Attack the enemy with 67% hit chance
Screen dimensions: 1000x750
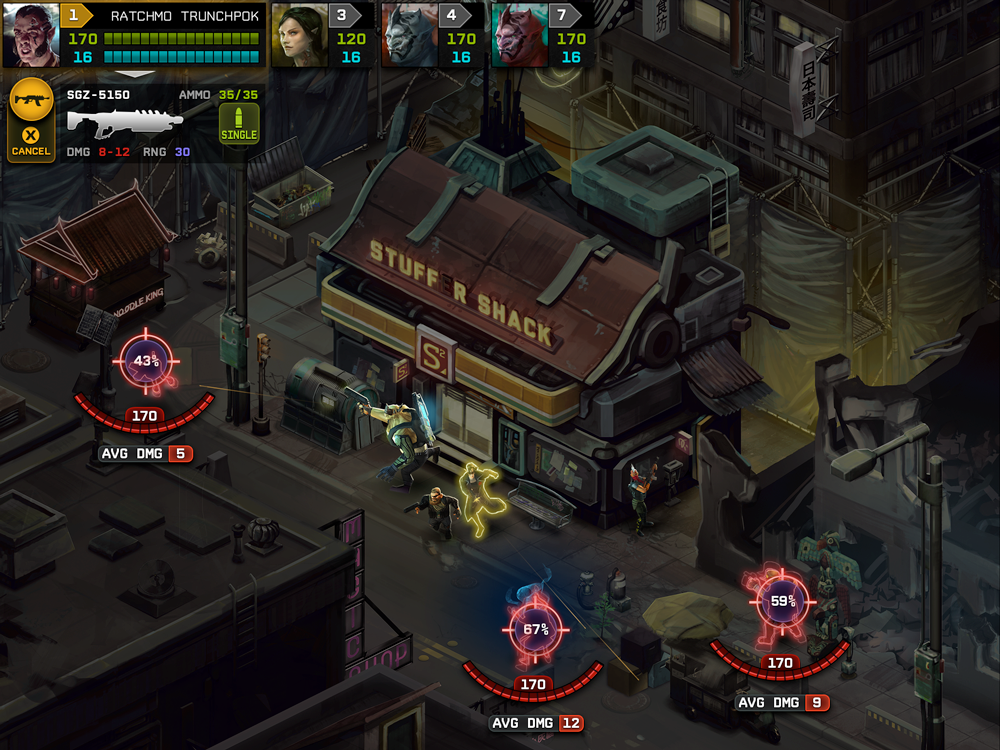[536, 630]
